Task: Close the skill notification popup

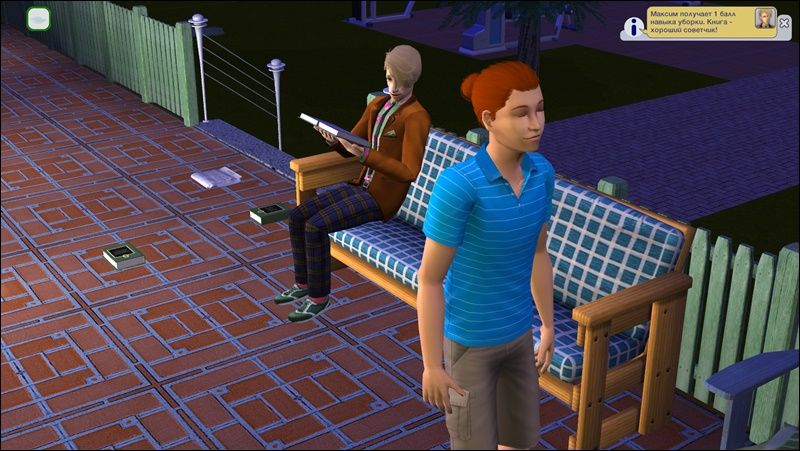Action: [784, 22]
